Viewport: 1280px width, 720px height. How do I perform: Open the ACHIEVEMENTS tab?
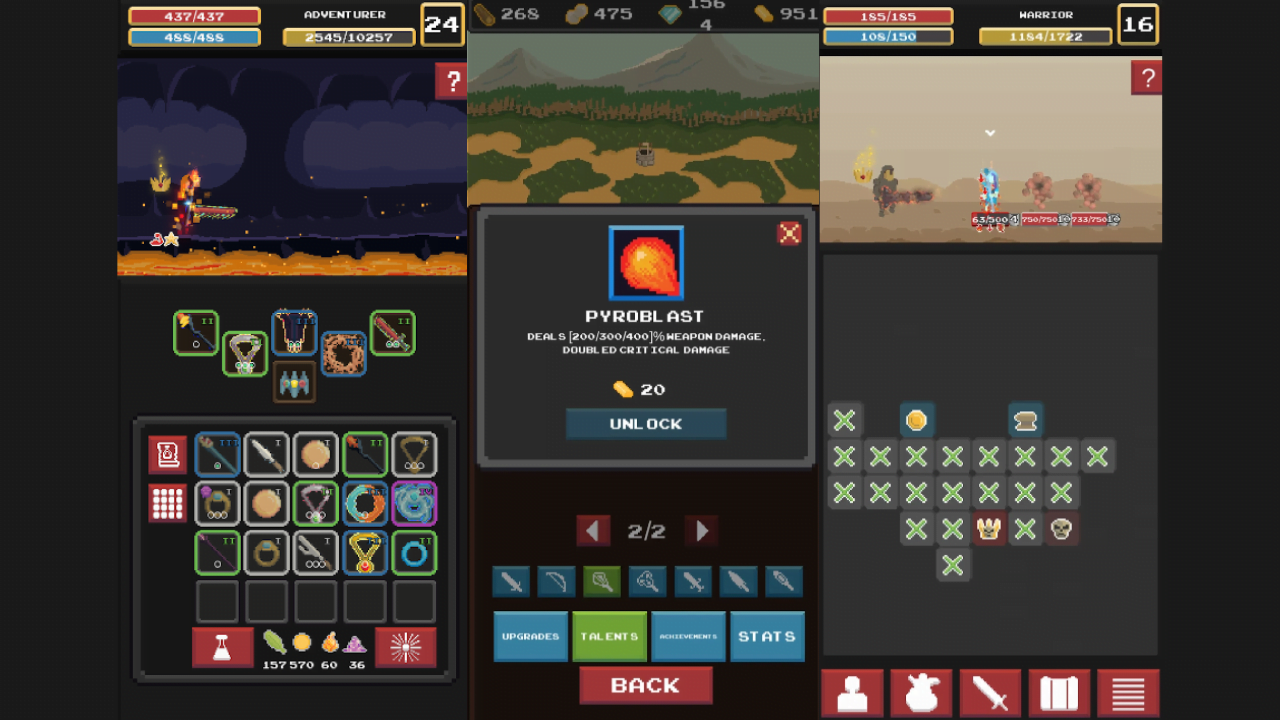[688, 636]
